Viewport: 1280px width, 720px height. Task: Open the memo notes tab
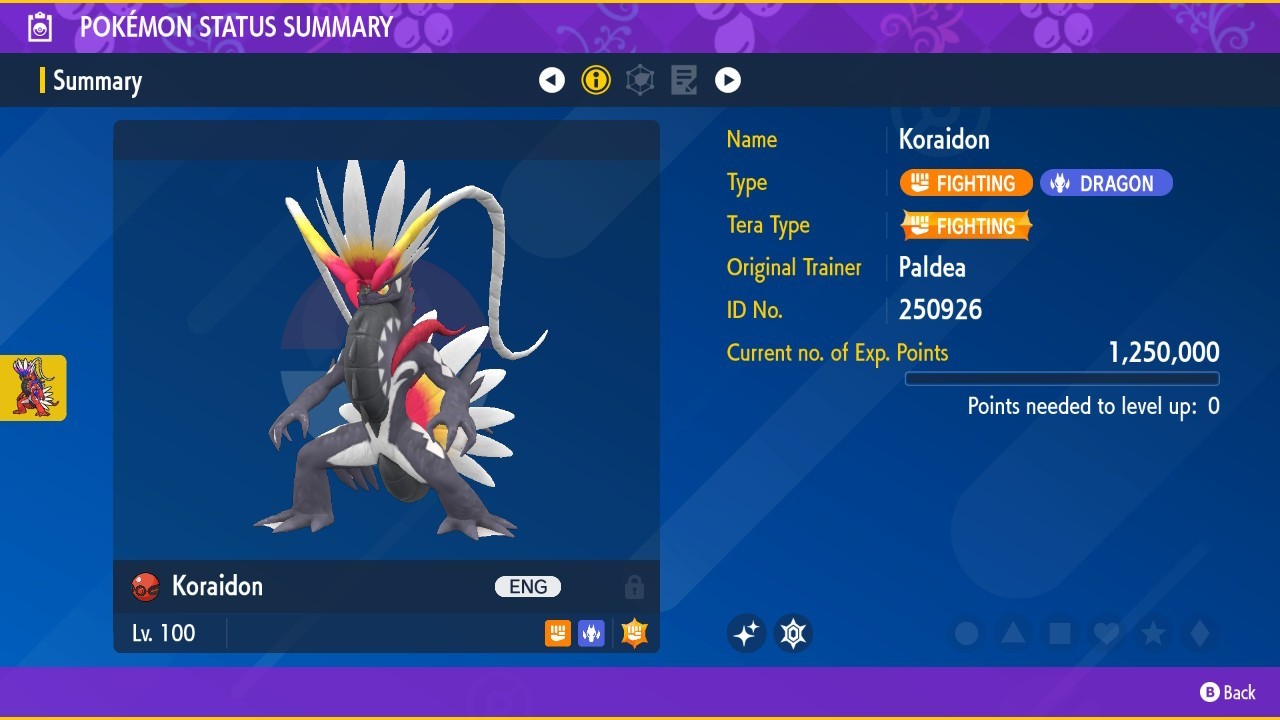coord(684,80)
